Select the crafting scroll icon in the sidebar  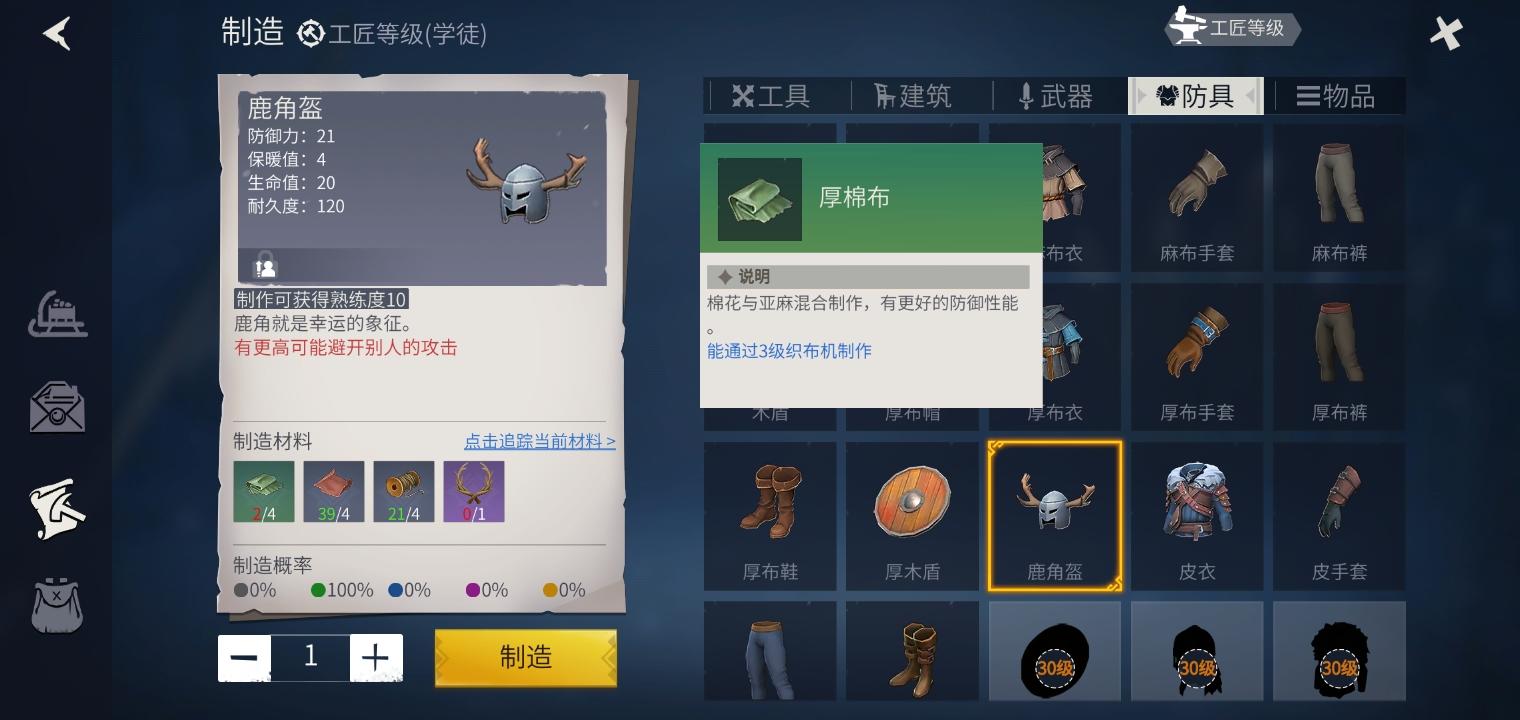(57, 508)
